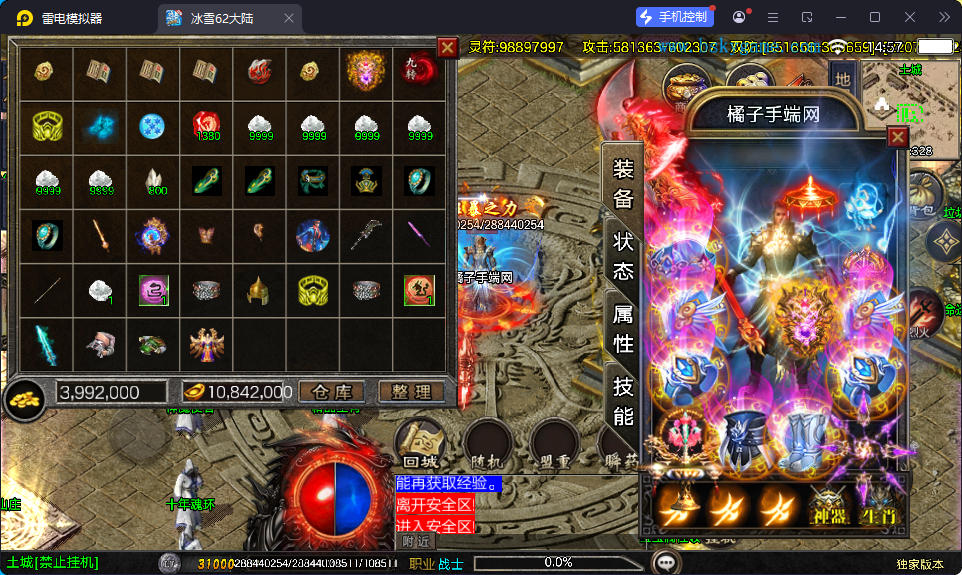Select the lion-face medallion in the bag
The image size is (962, 575).
[x=366, y=69]
